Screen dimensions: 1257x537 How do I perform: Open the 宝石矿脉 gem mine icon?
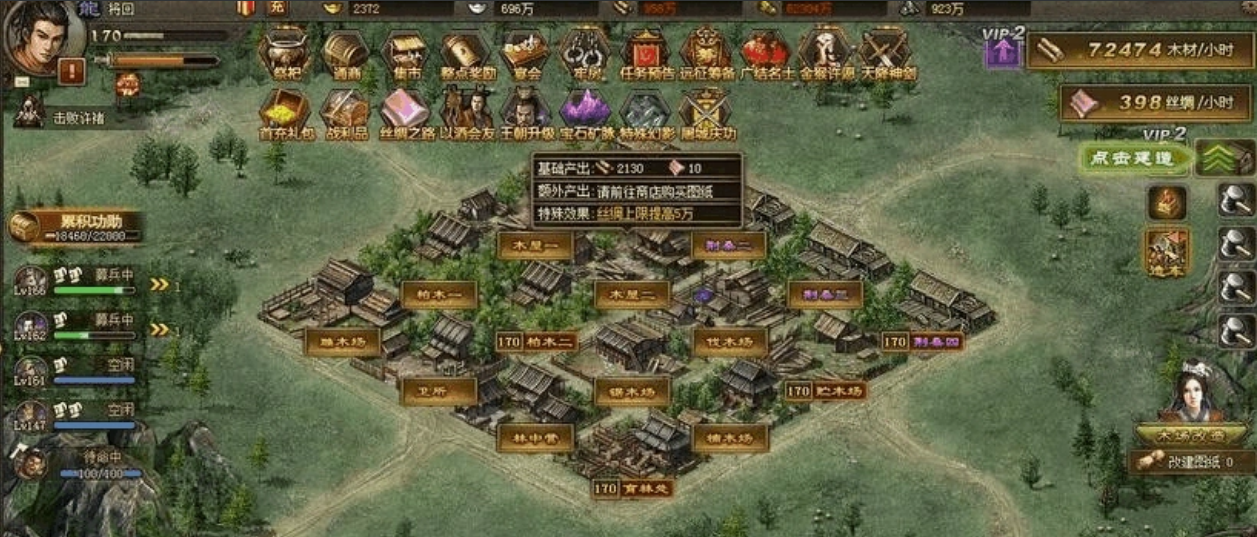pyautogui.click(x=584, y=110)
